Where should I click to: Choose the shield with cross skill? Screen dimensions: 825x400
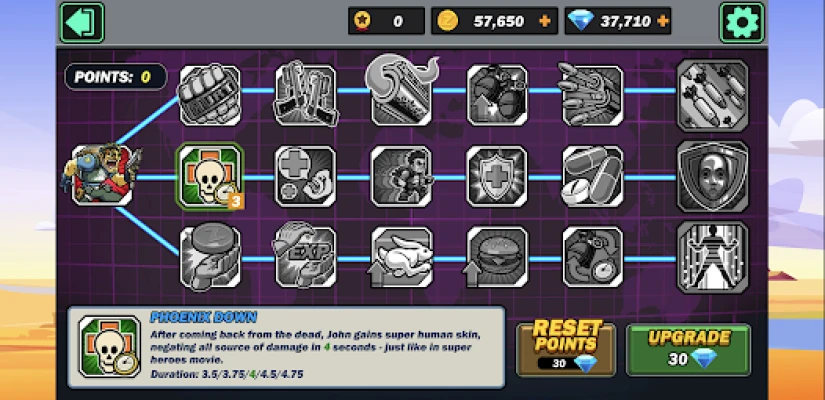tap(497, 175)
